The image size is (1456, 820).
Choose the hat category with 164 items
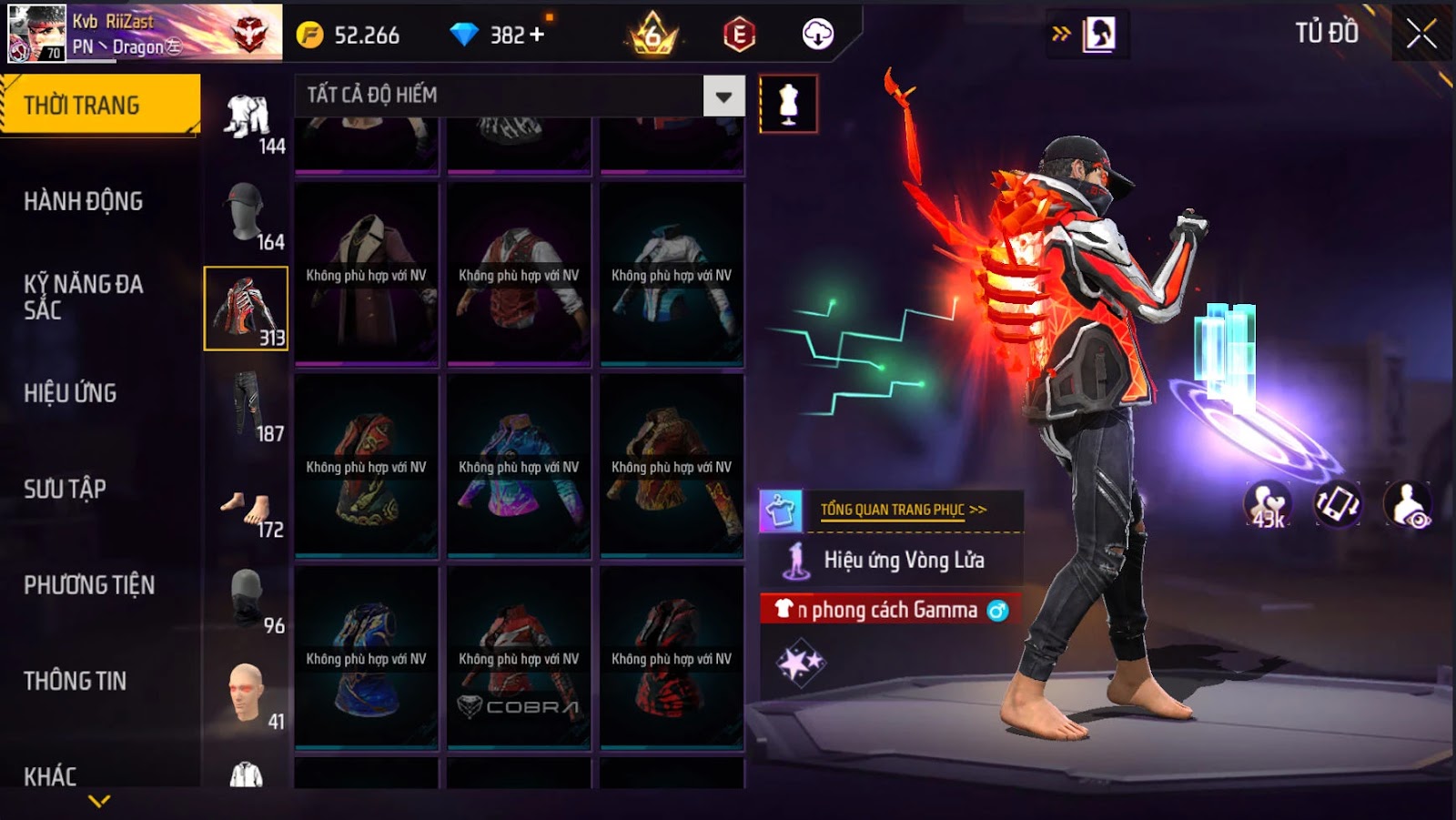pos(246,213)
